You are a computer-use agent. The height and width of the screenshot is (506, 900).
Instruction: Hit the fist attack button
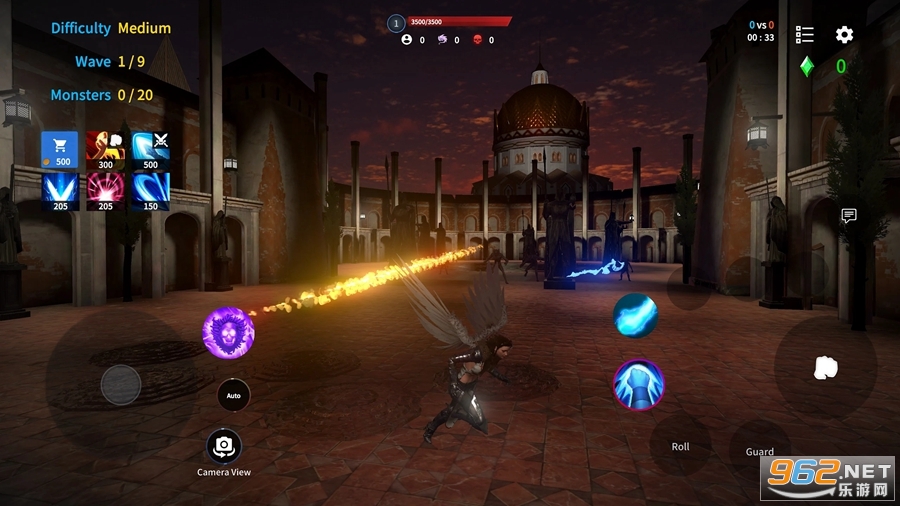[825, 367]
